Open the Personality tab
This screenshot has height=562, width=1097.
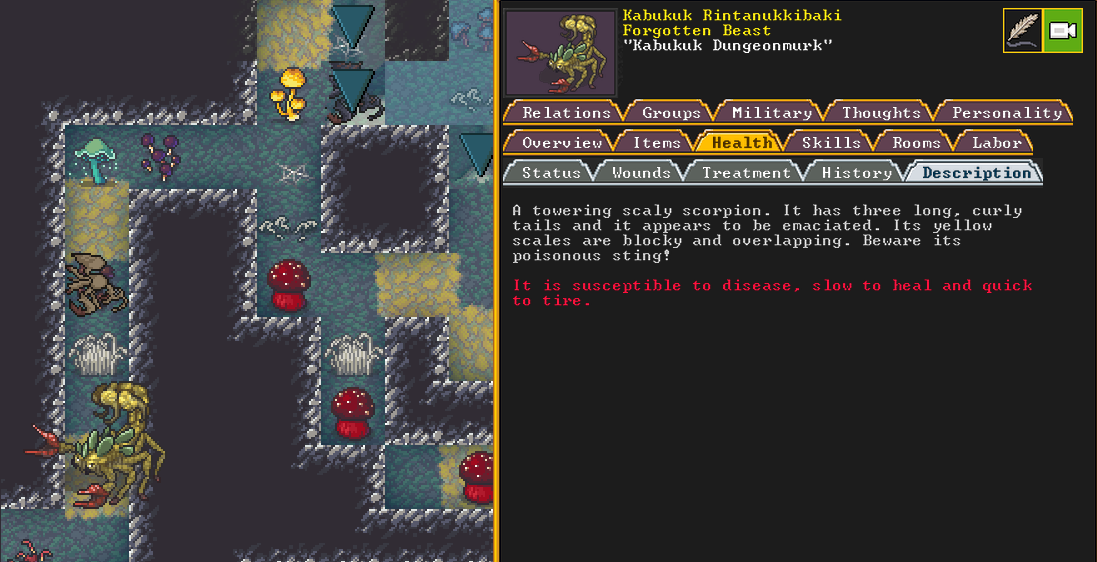point(1006,113)
